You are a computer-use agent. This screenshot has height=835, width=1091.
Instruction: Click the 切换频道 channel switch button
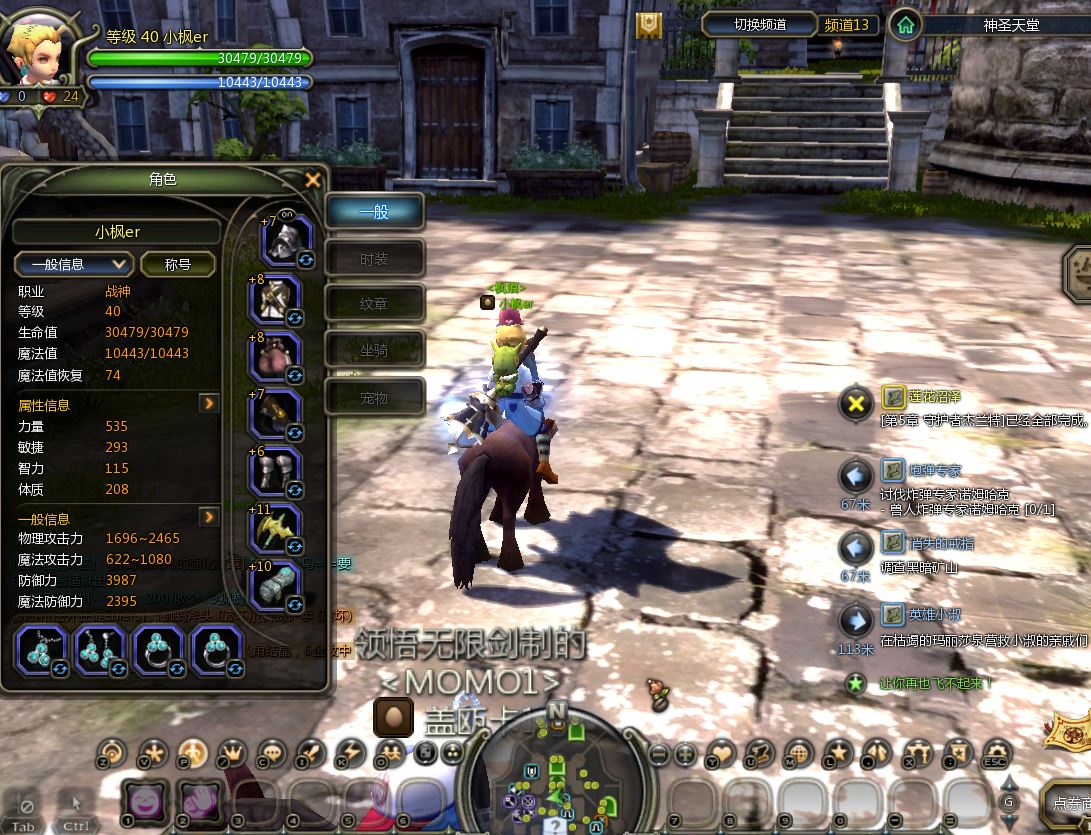pyautogui.click(x=759, y=24)
